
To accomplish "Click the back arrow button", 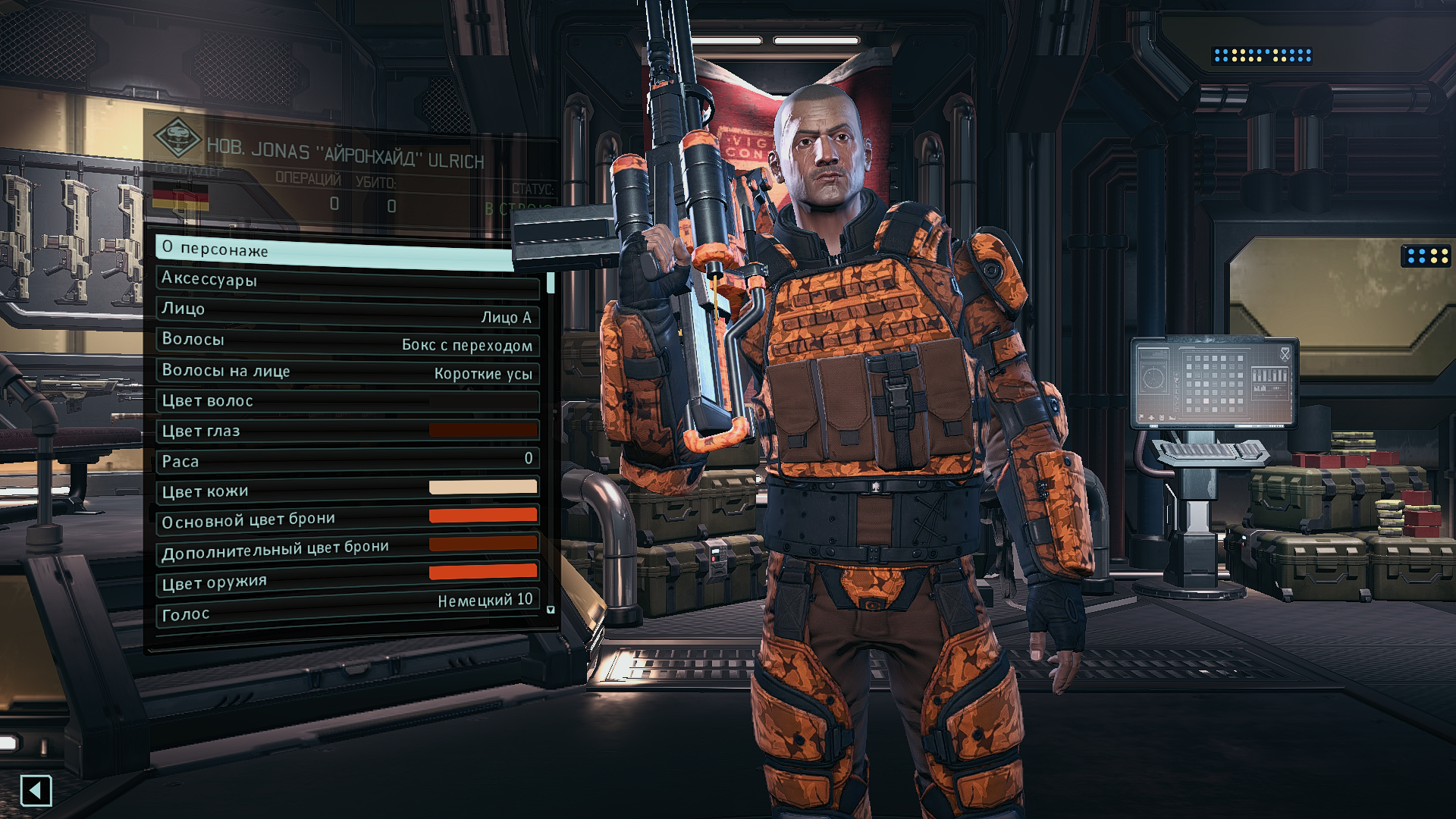I will 36,791.
